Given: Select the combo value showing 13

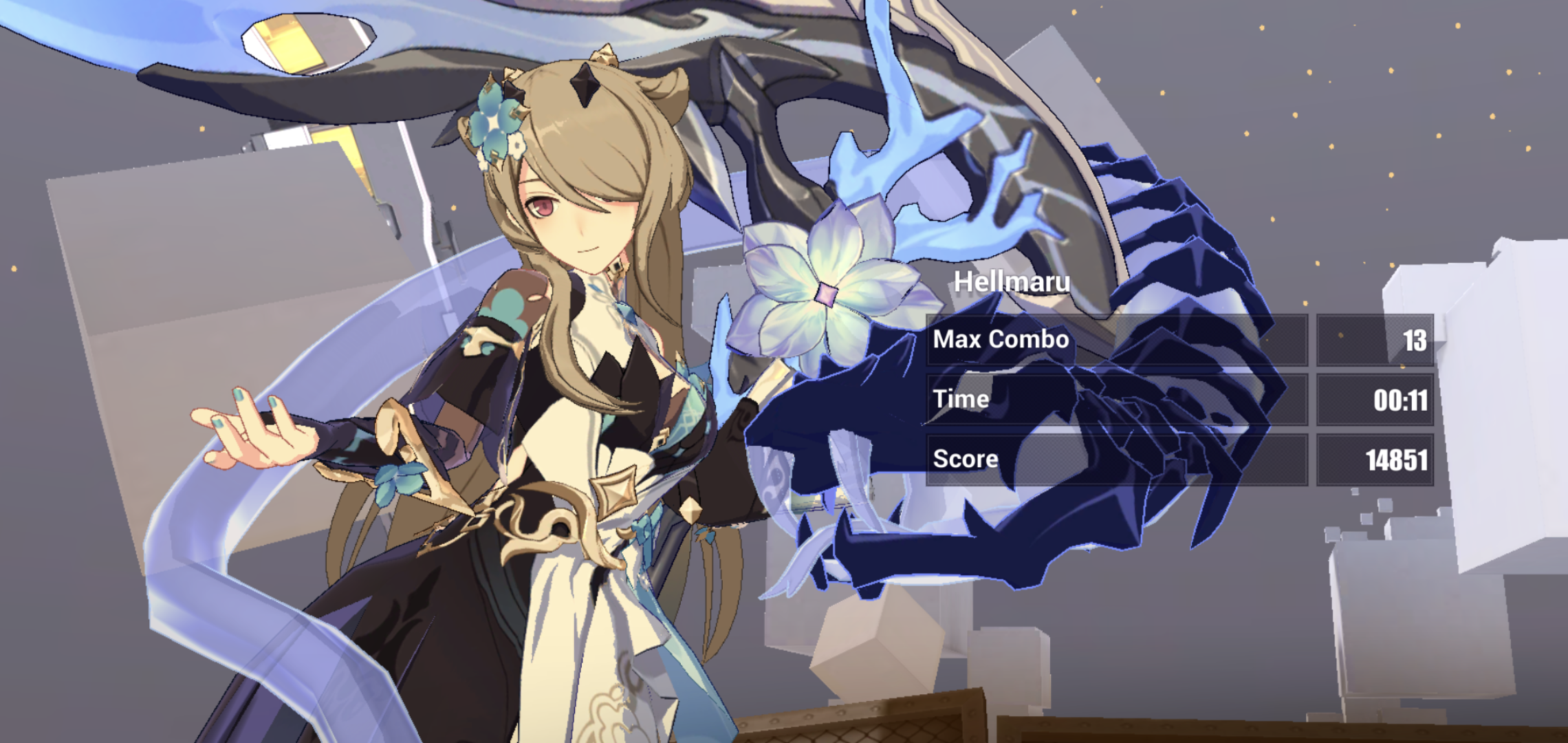Looking at the screenshot, I should [x=1417, y=339].
